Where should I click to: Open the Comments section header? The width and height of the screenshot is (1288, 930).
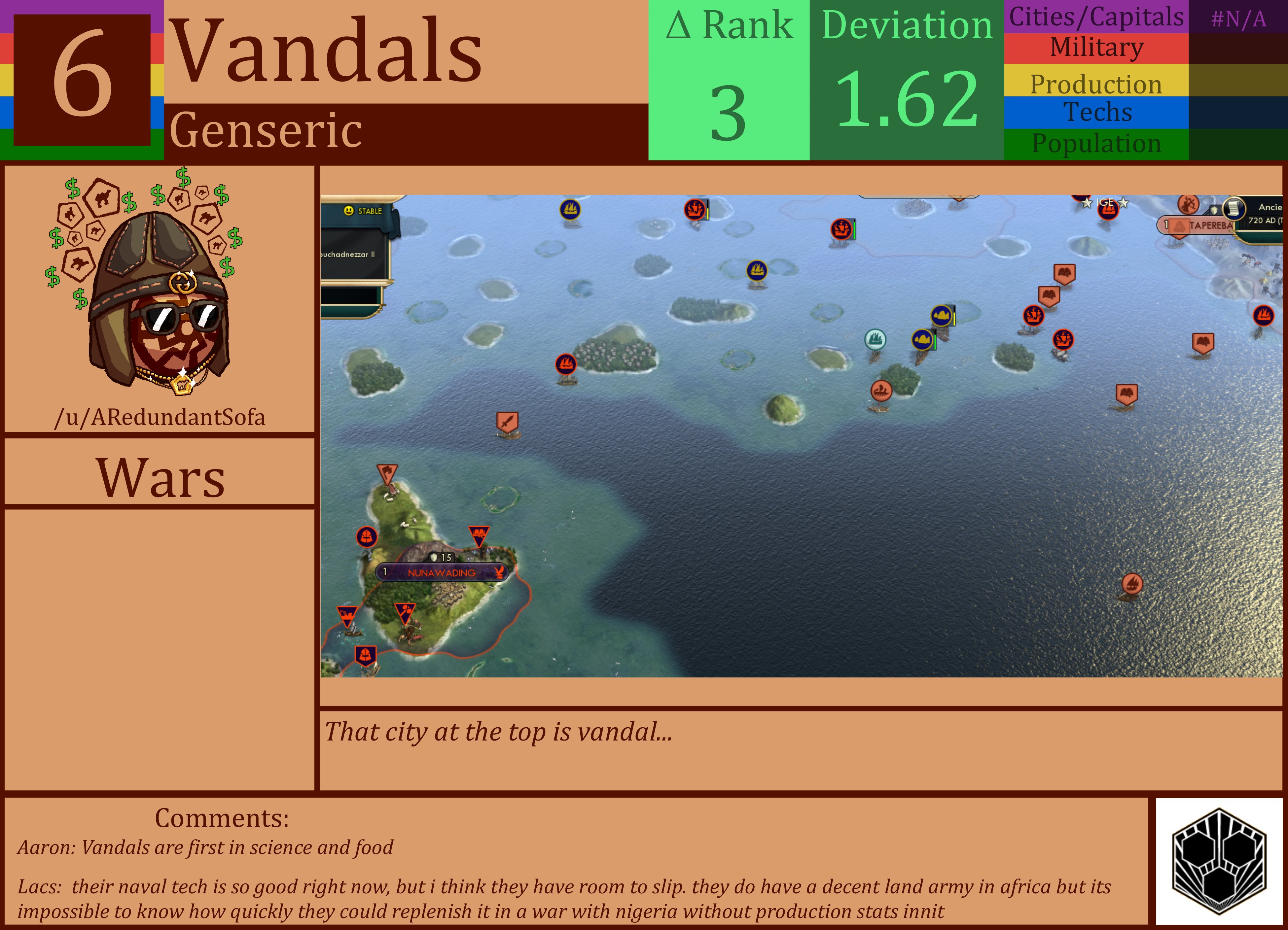click(222, 818)
